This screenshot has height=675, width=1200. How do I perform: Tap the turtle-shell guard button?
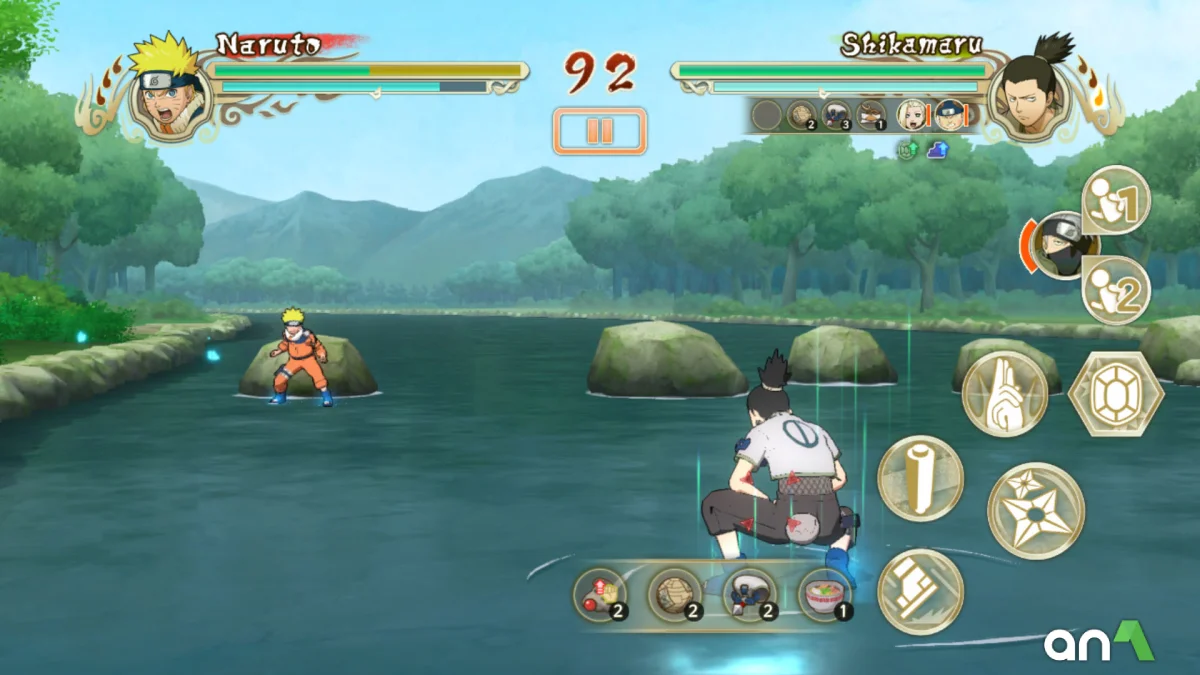click(x=1115, y=393)
